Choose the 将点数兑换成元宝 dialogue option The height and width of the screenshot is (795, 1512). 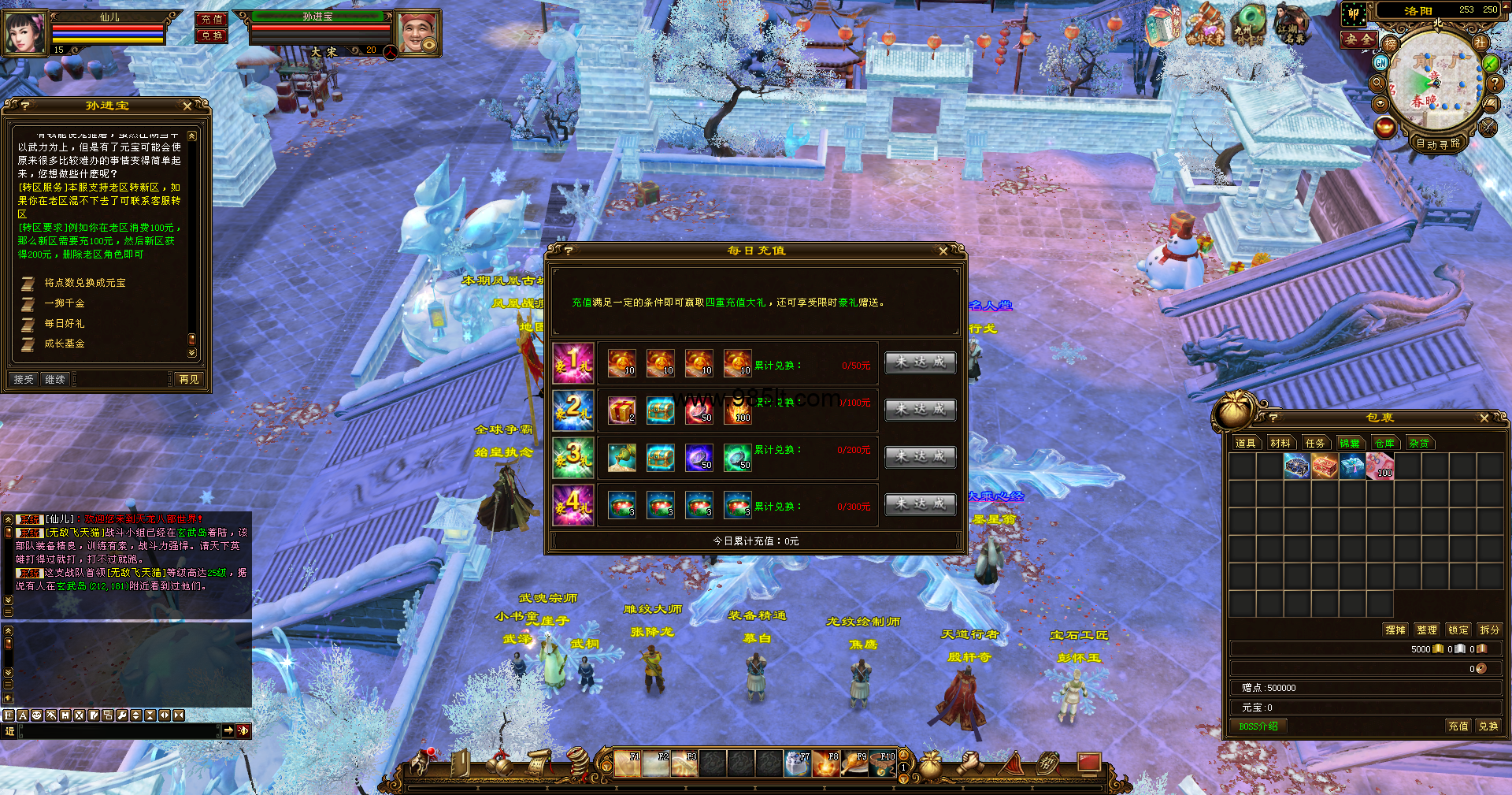coord(84,283)
